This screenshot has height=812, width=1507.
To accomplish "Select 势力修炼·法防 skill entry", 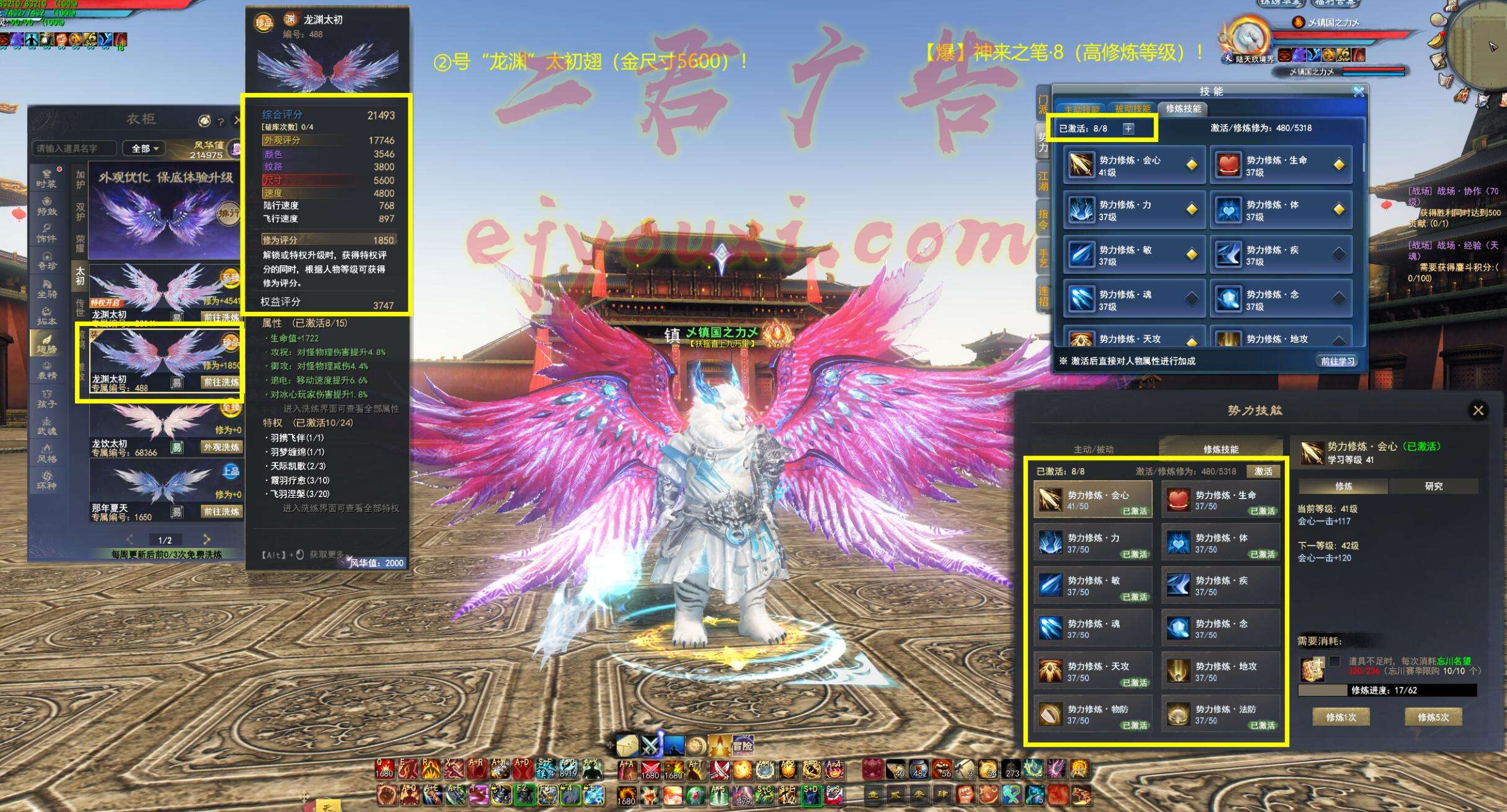I will [1221, 714].
